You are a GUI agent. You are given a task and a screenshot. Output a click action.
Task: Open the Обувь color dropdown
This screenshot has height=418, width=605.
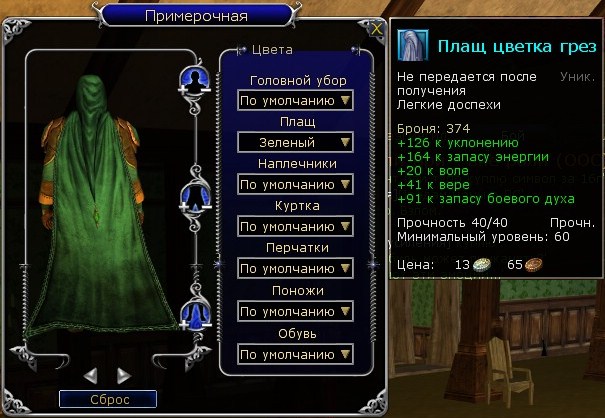click(297, 354)
